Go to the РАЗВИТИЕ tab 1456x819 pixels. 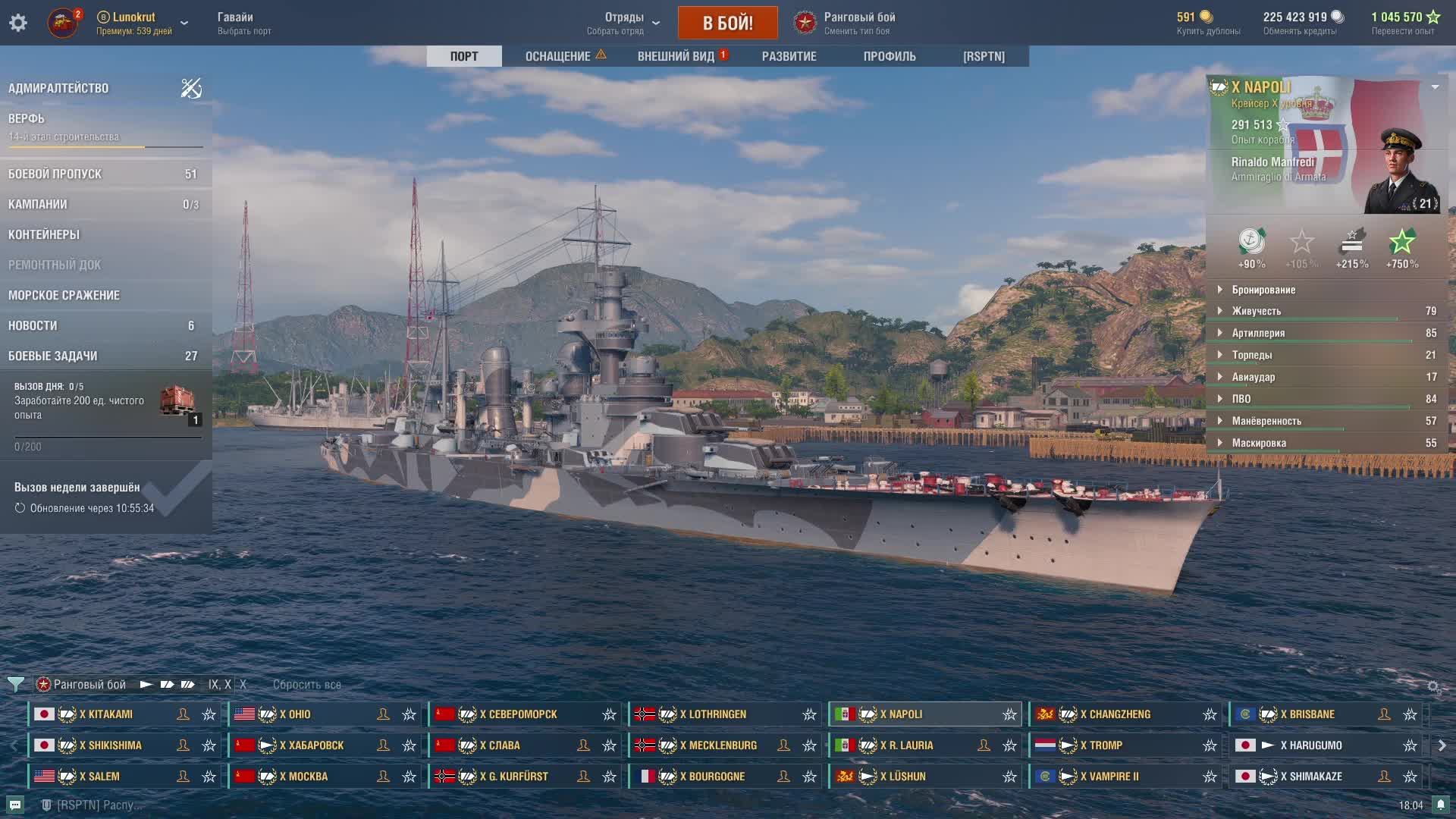(789, 56)
